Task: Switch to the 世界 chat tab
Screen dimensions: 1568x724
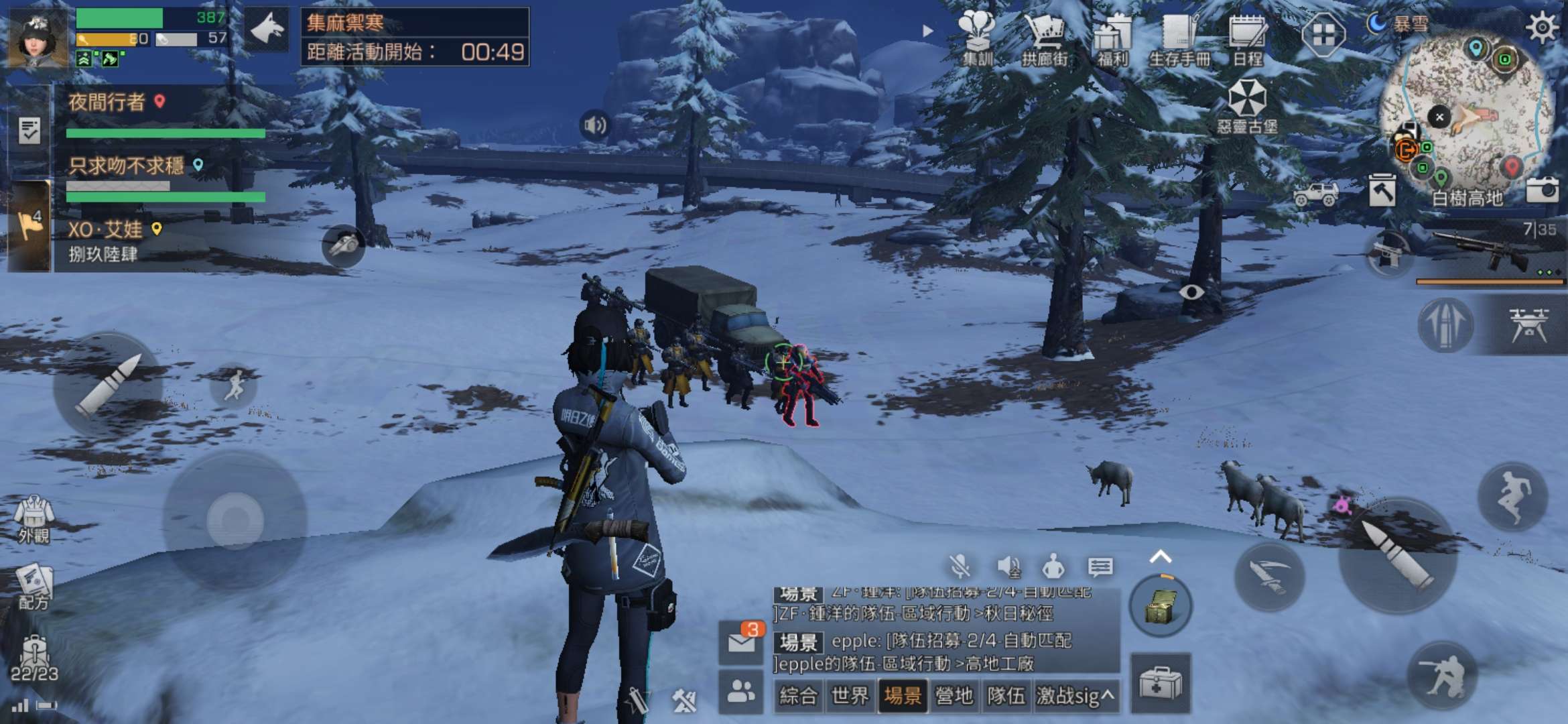Action: tap(850, 696)
